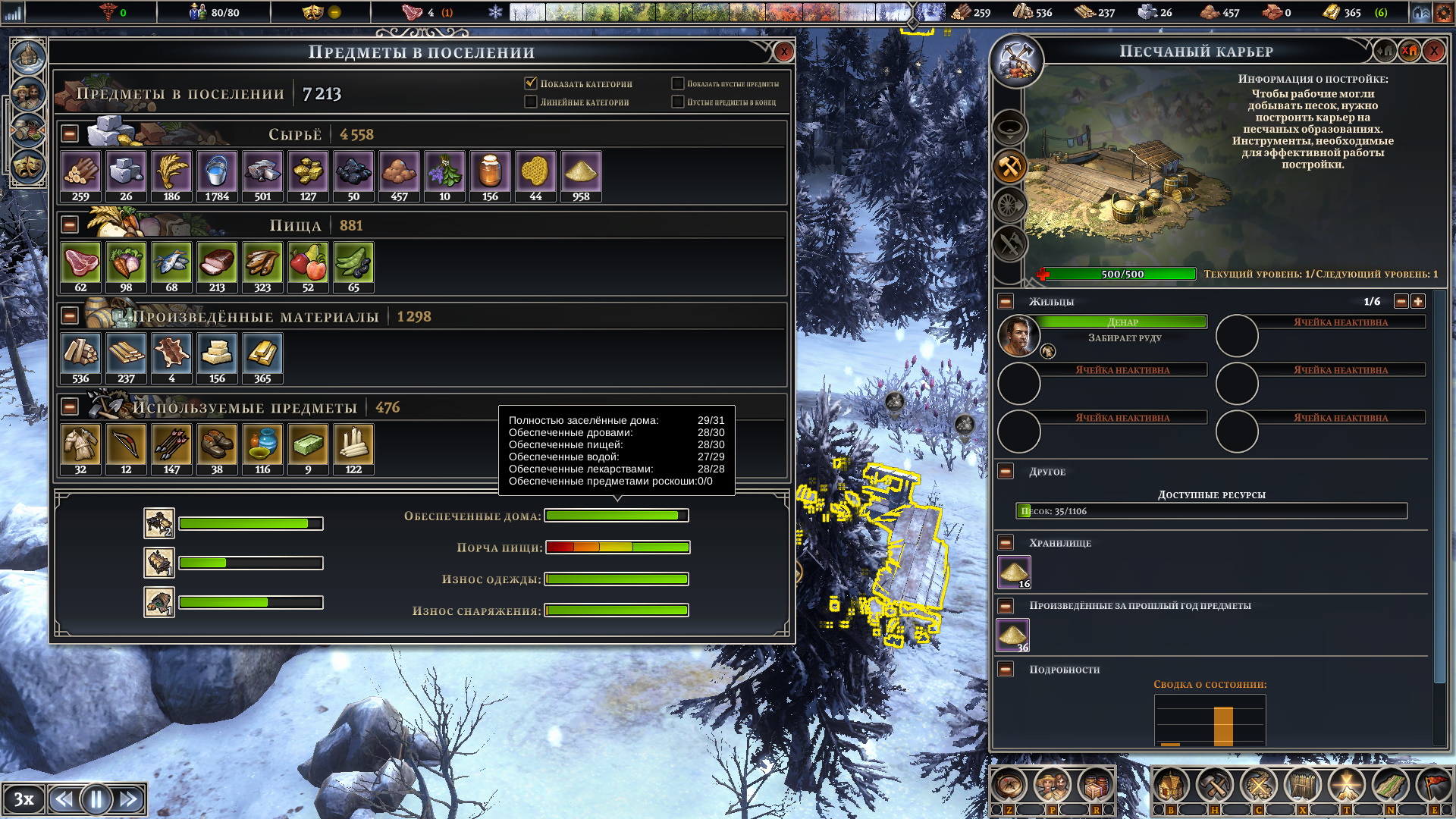Collapse the Хранилище section
Screen dimensions: 1456x819
coord(1006,543)
